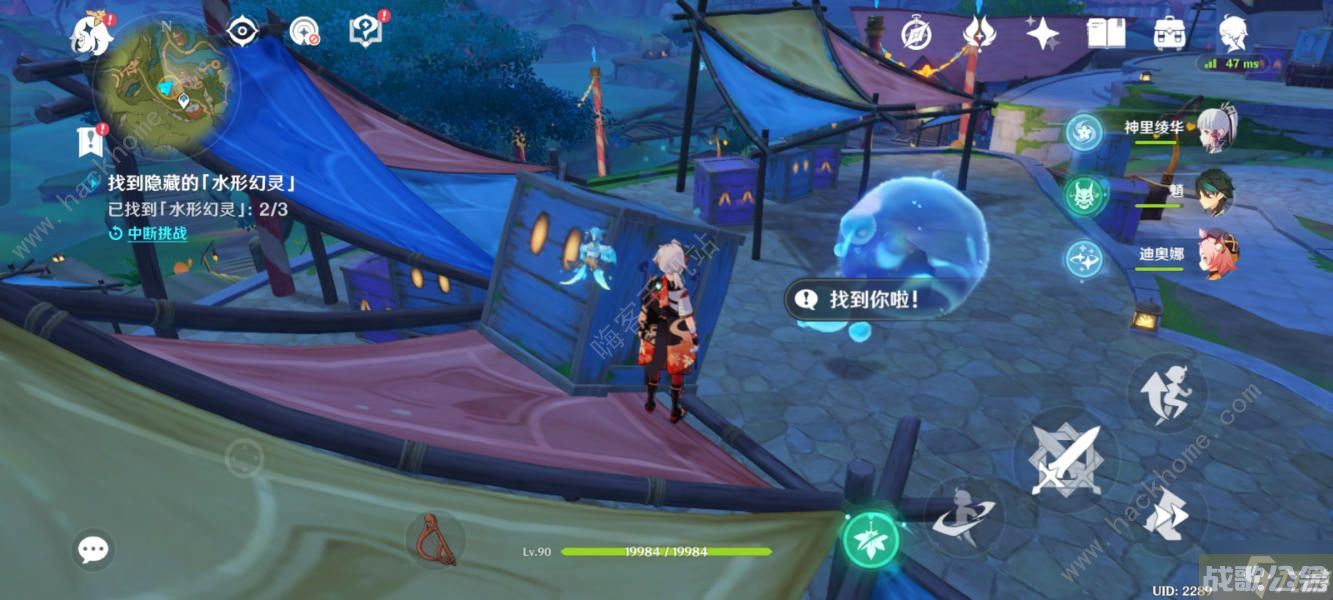This screenshot has width=1333, height=600.
Task: Open the book-shaped handbook icon
Action: pyautogui.click(x=1106, y=34)
